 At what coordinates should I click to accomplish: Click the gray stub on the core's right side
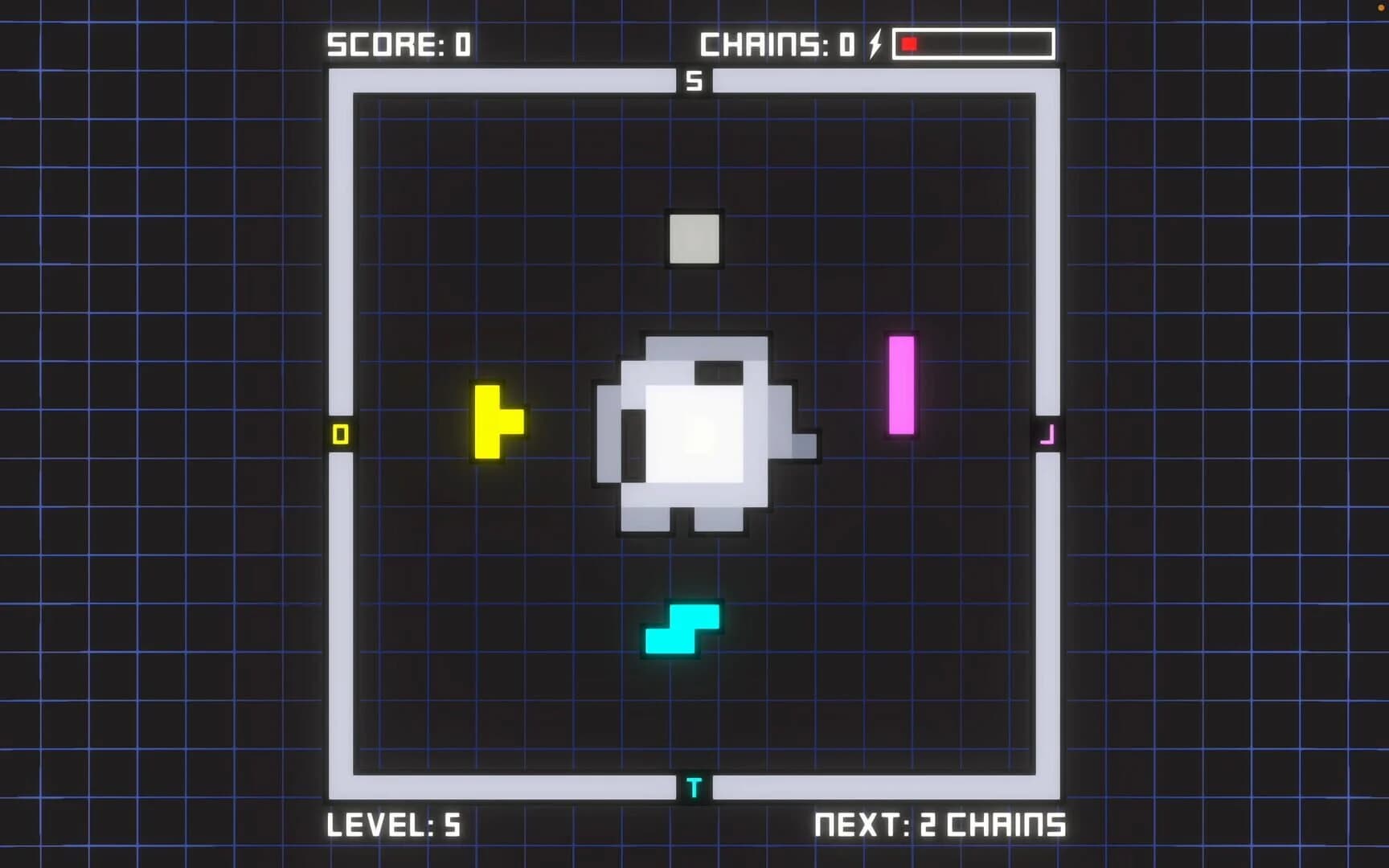coord(805,444)
